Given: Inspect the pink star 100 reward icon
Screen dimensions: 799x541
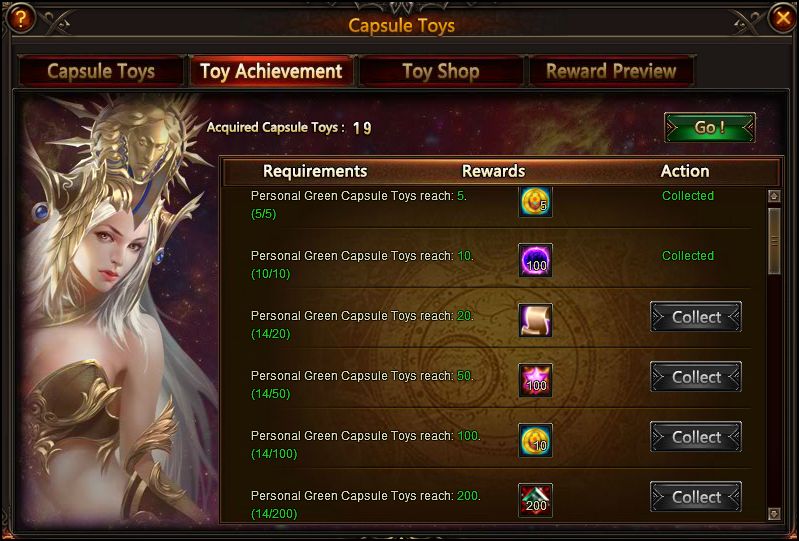Looking at the screenshot, I should 535,380.
